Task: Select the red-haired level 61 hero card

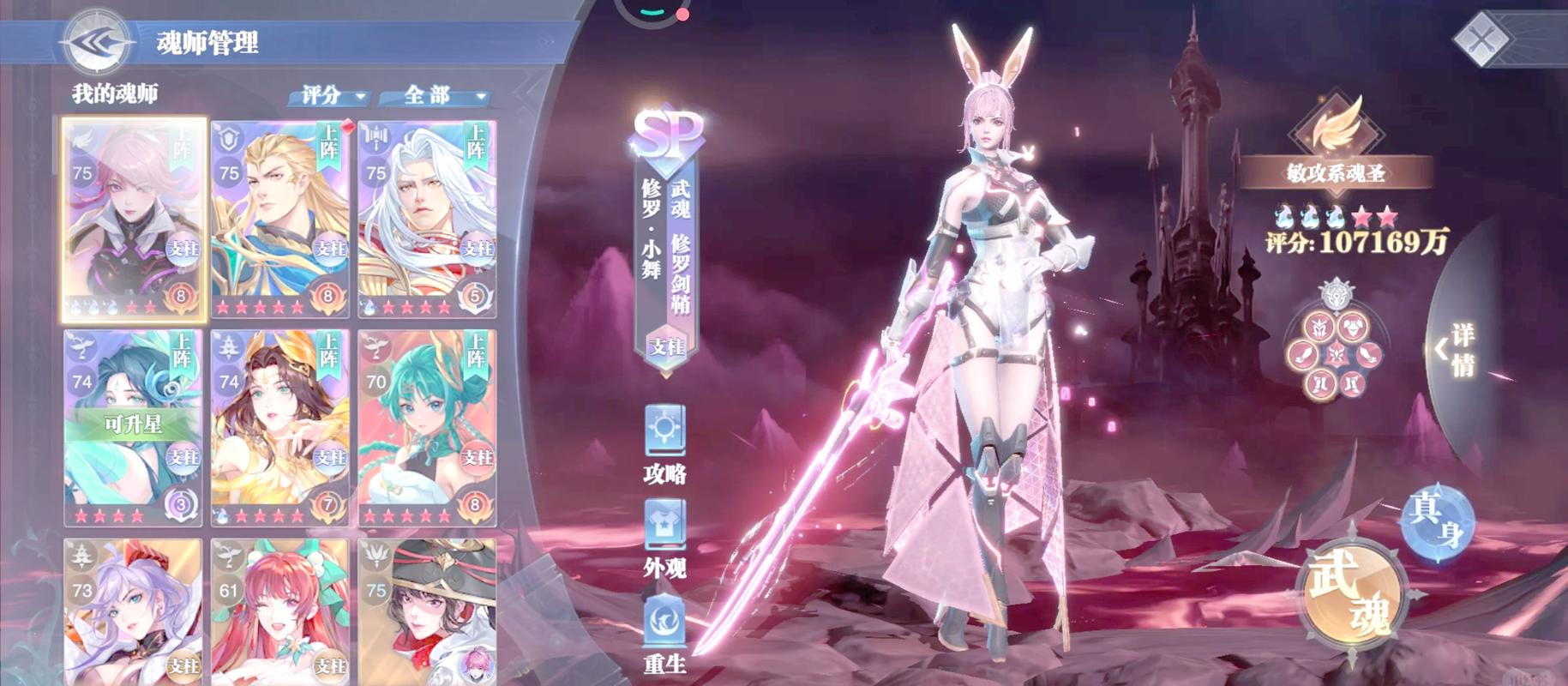Action: pyautogui.click(x=280, y=611)
